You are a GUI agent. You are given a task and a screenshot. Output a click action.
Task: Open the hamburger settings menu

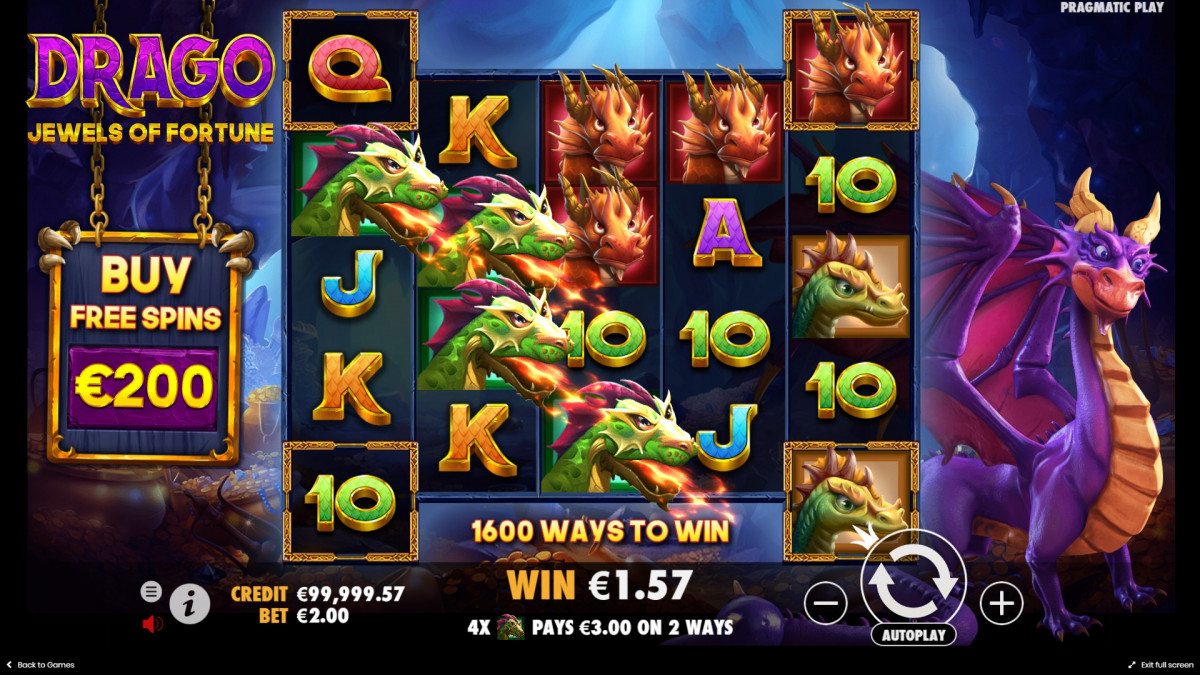pyautogui.click(x=151, y=591)
